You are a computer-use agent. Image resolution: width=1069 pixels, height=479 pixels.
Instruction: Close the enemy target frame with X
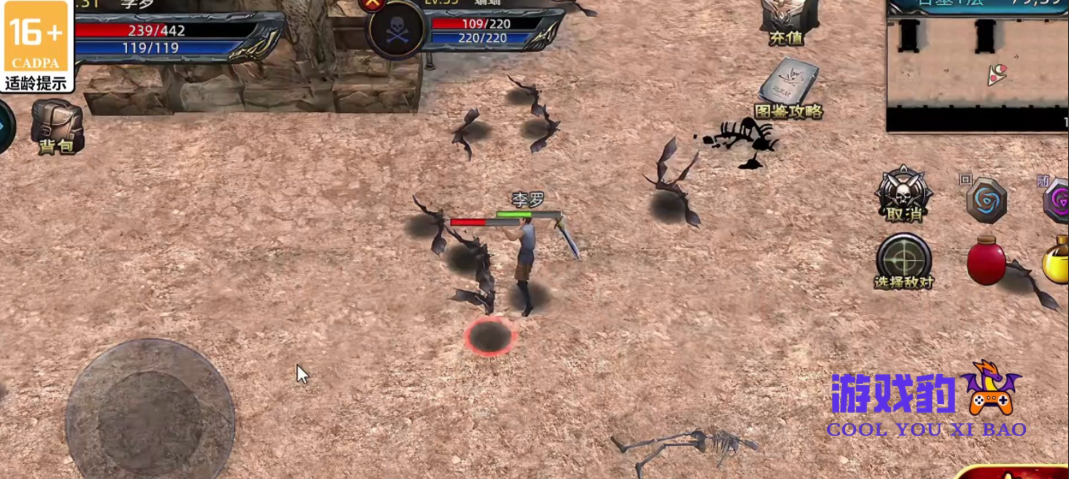point(373,4)
